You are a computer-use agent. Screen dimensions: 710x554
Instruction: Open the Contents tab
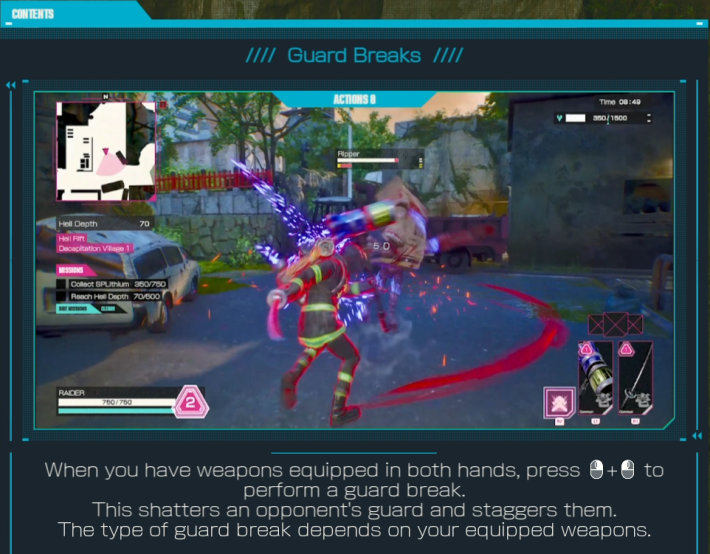click(33, 14)
